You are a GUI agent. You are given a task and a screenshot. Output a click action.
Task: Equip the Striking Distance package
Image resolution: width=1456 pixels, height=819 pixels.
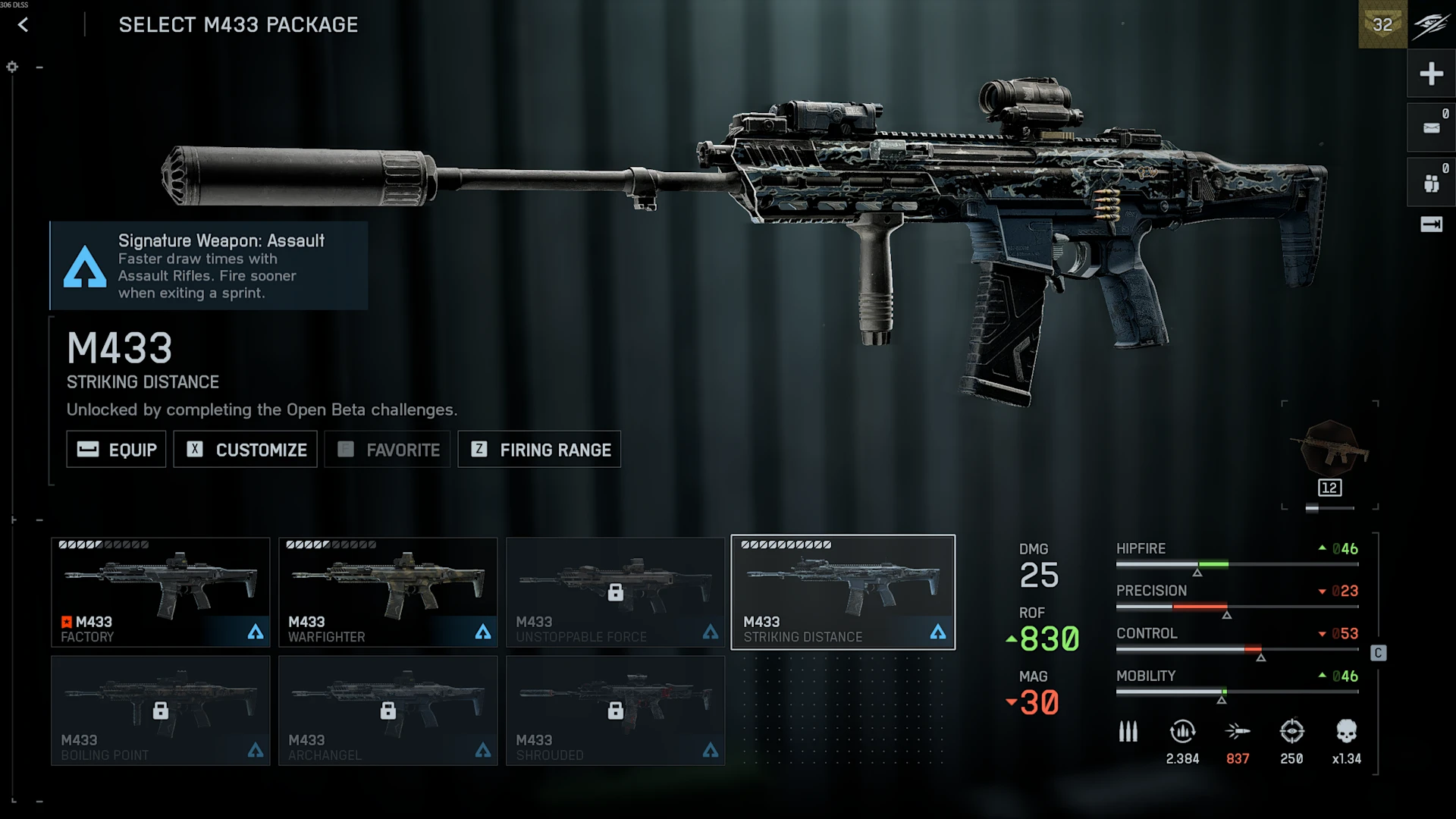(116, 450)
